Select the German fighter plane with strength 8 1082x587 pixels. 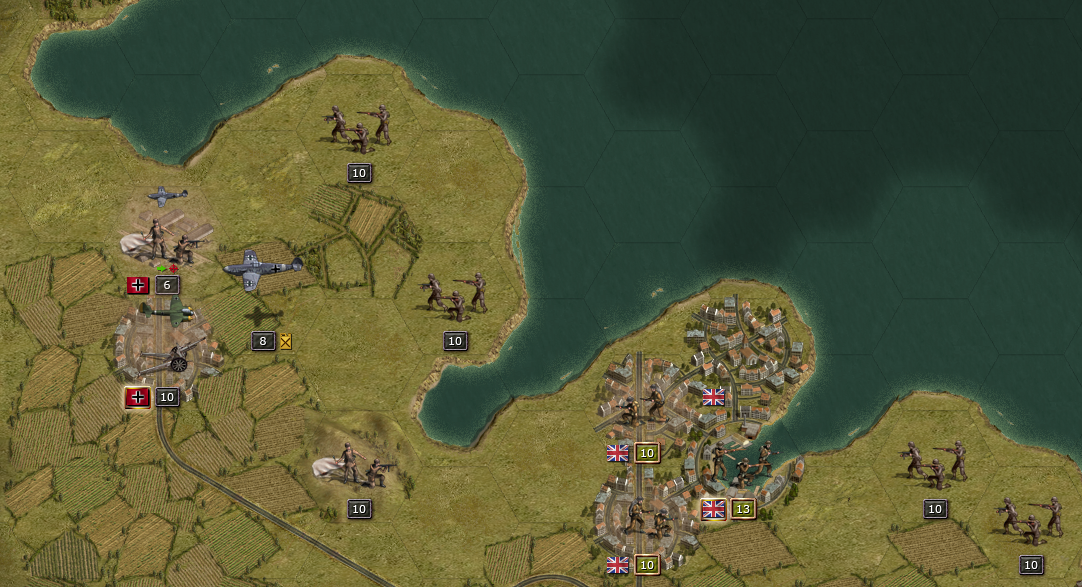click(262, 270)
